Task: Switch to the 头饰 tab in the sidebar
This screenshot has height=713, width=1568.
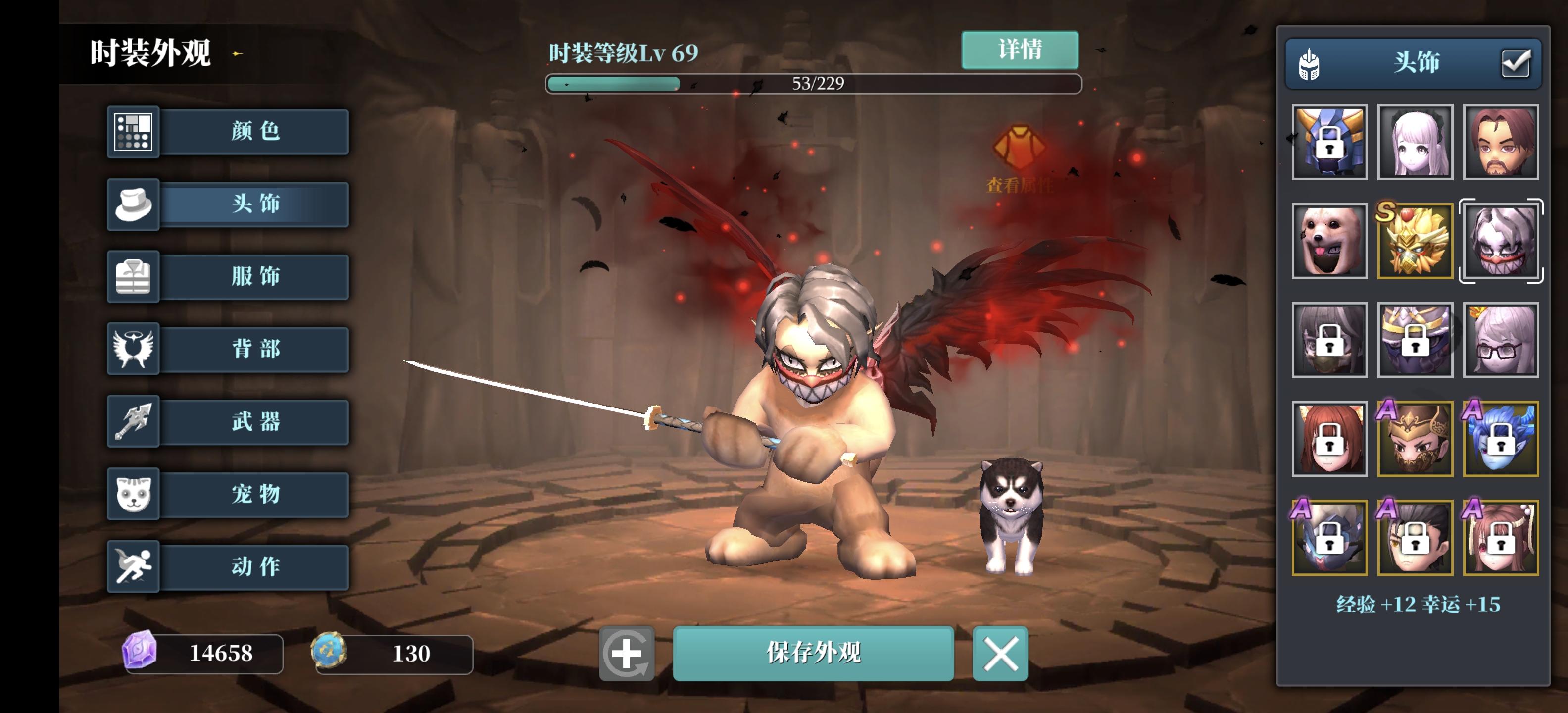Action: click(256, 204)
